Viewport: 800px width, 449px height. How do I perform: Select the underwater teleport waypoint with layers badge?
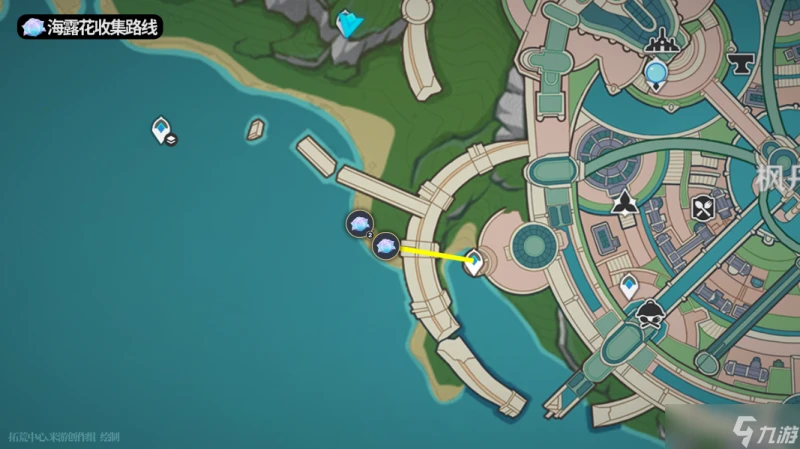coord(160,130)
